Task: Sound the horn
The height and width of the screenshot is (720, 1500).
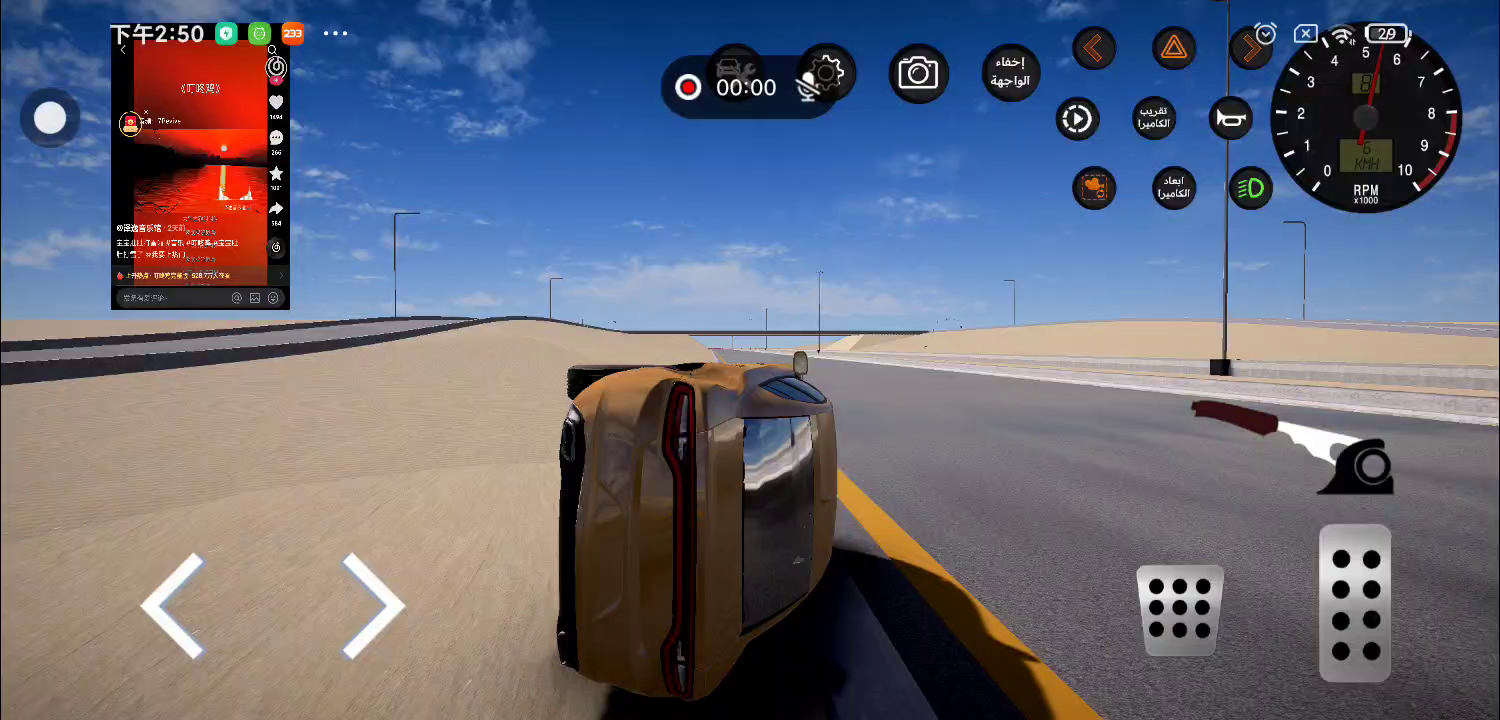Action: point(1231,119)
